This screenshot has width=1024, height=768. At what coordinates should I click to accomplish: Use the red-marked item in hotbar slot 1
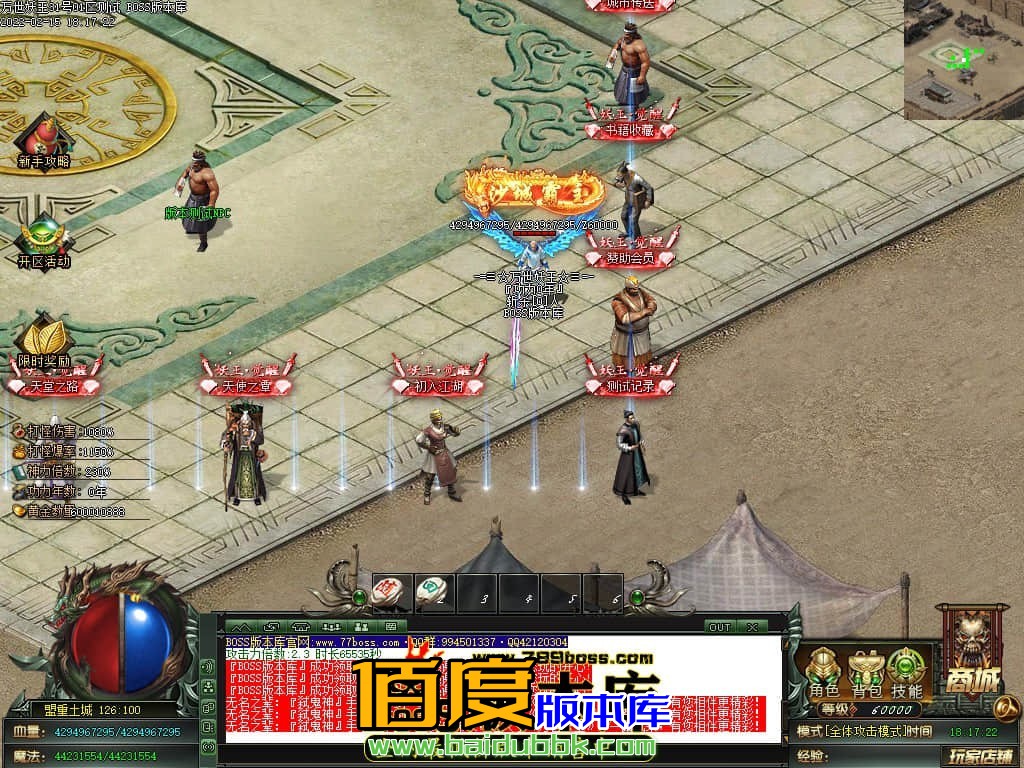coord(387,591)
